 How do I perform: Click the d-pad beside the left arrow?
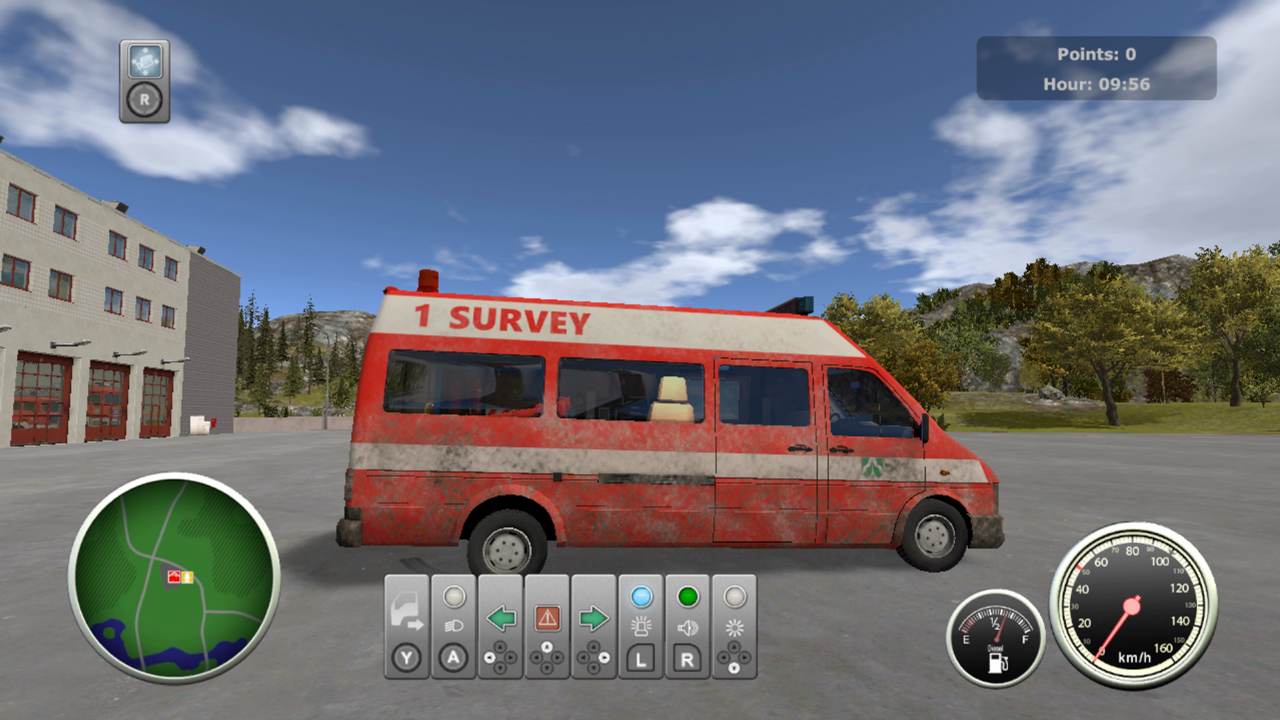coord(500,655)
